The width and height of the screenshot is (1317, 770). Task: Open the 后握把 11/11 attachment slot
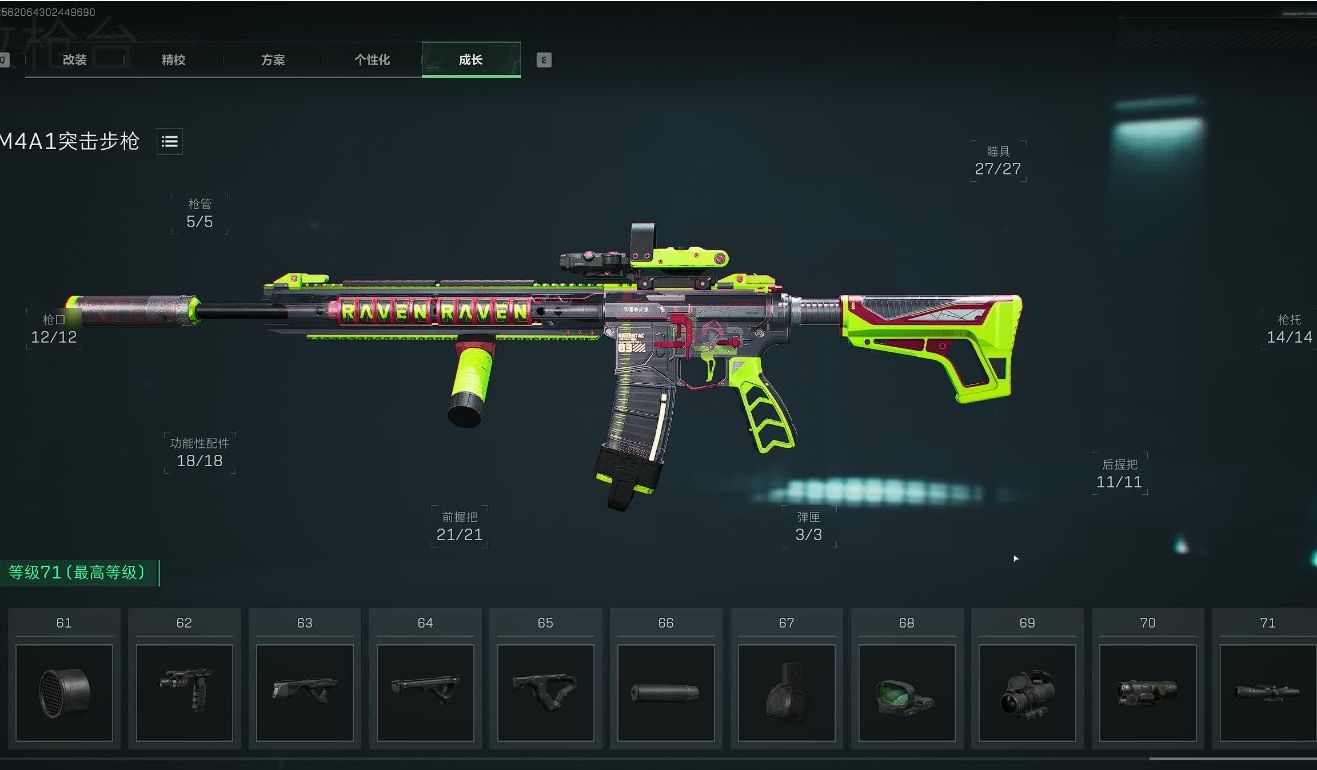[x=1119, y=474]
